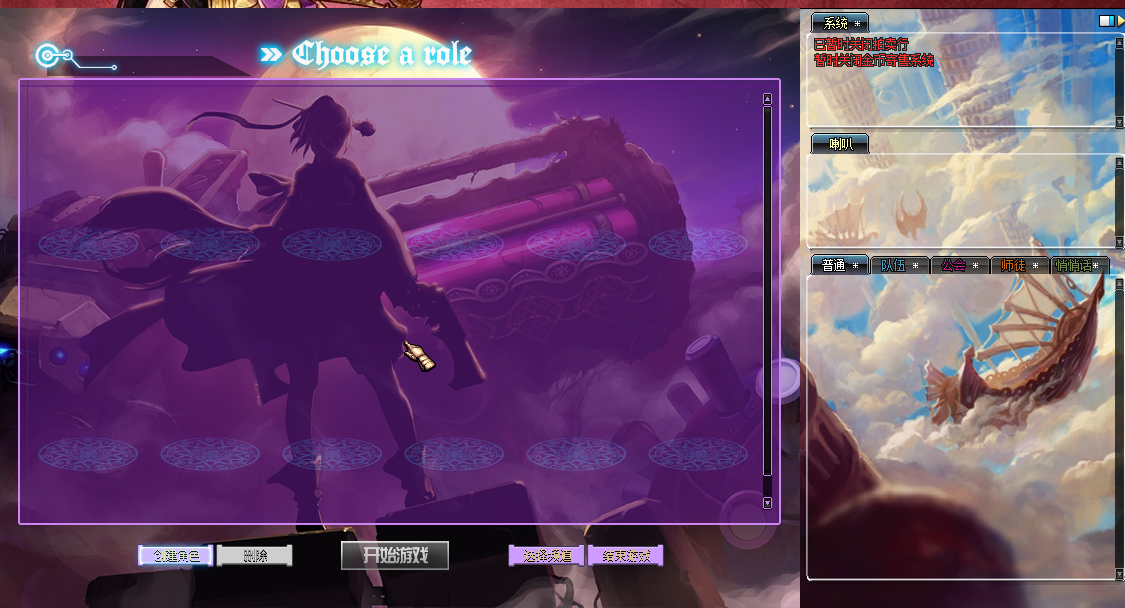
Task: Switch to the 悄悄话 whisper tab
Action: point(1081,265)
